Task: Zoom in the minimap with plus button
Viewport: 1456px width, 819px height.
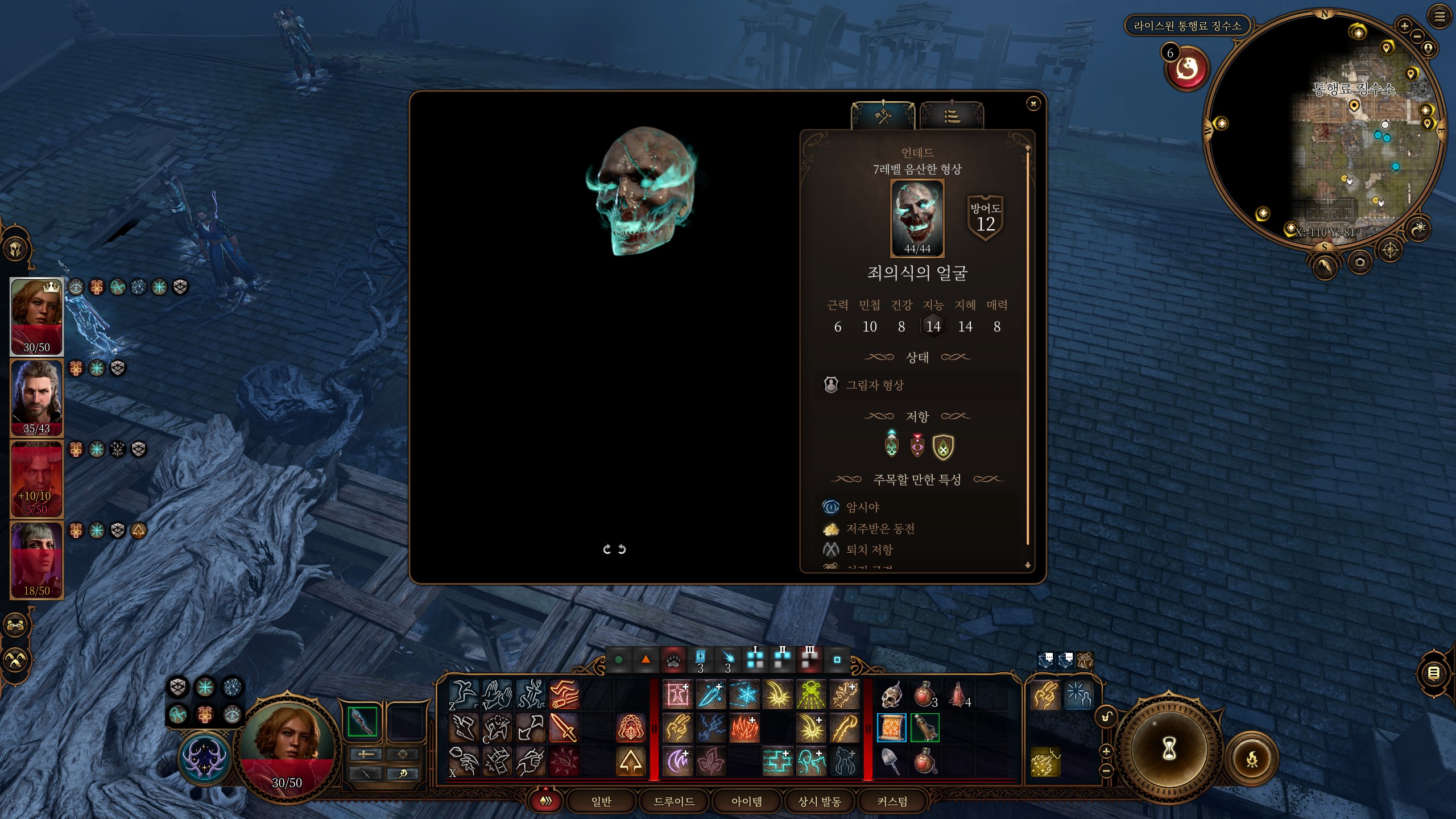Action: coord(1404,26)
